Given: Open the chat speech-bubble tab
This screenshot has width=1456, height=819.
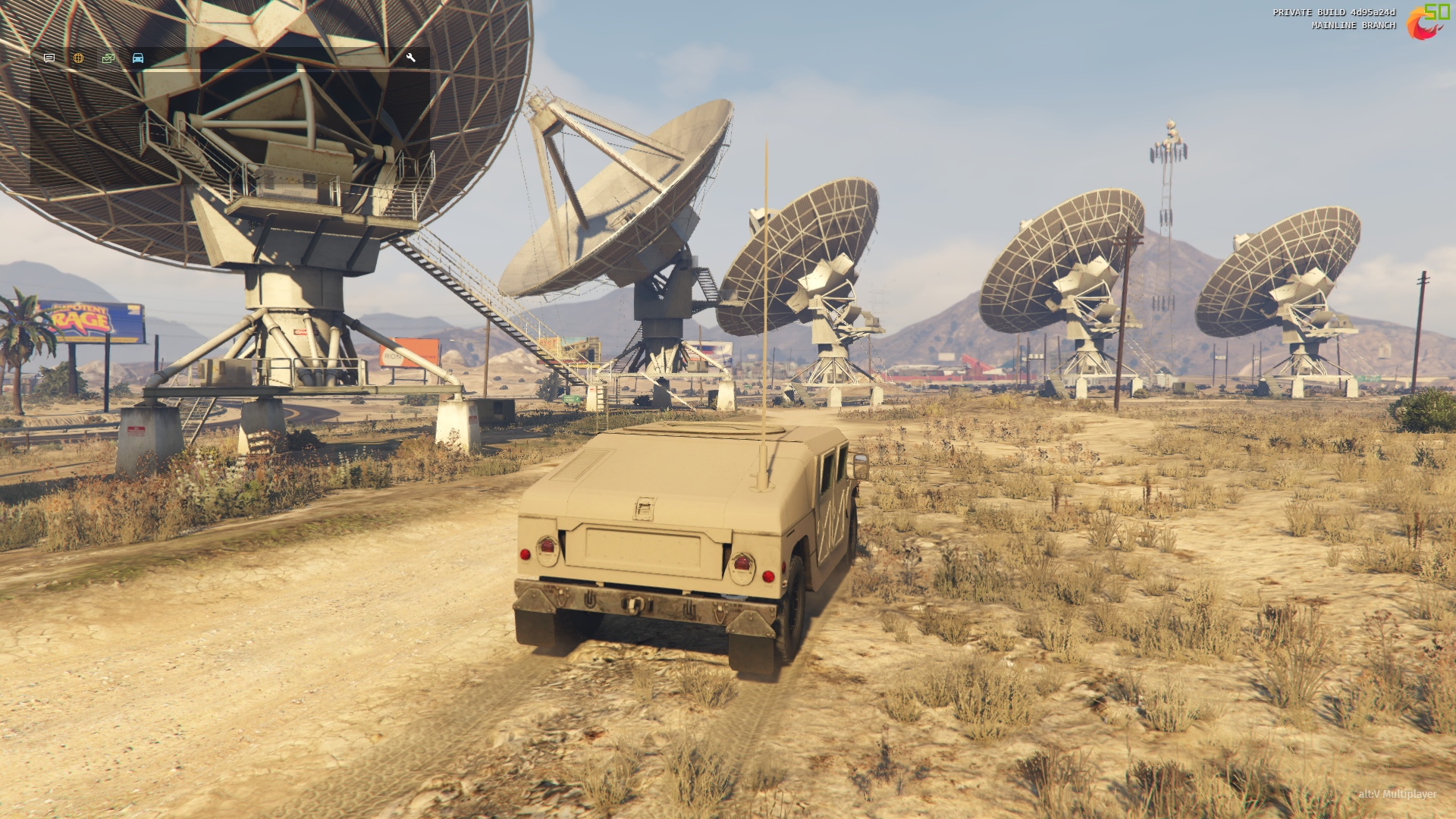Looking at the screenshot, I should coord(49,58).
